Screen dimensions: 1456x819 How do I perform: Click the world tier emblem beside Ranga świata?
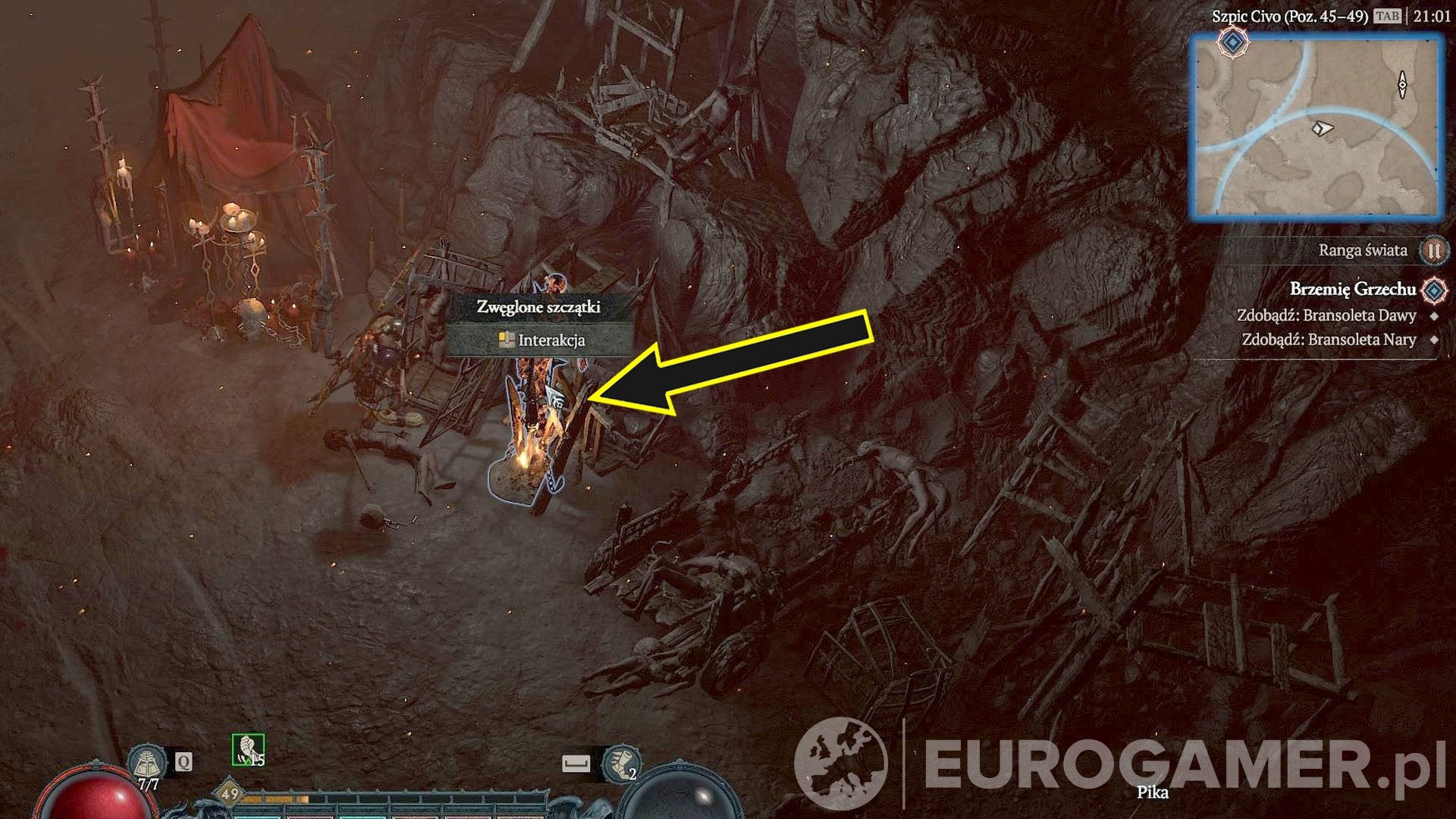click(x=1432, y=251)
